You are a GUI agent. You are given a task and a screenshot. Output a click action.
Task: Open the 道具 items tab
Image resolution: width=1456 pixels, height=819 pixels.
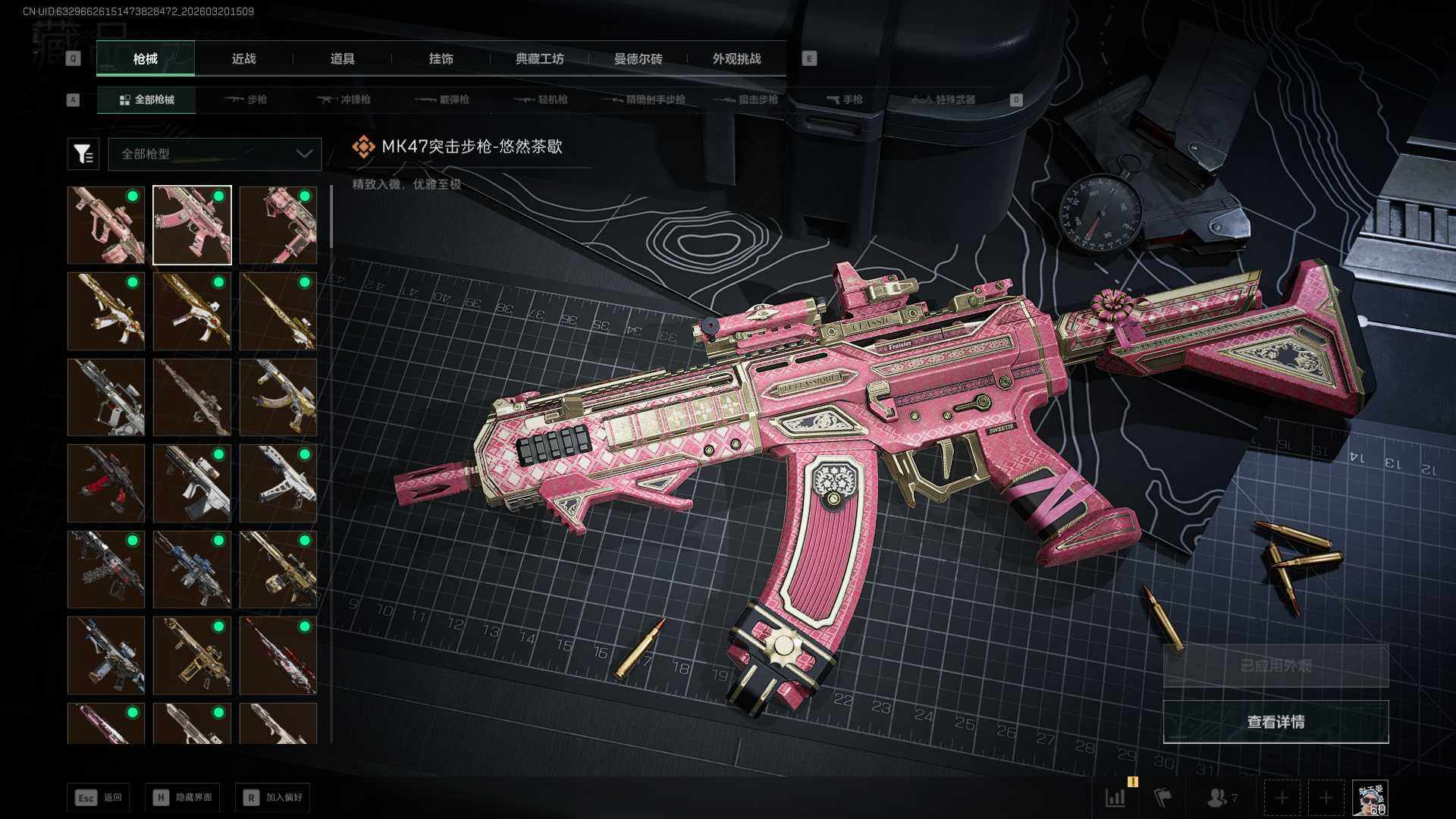coord(342,58)
